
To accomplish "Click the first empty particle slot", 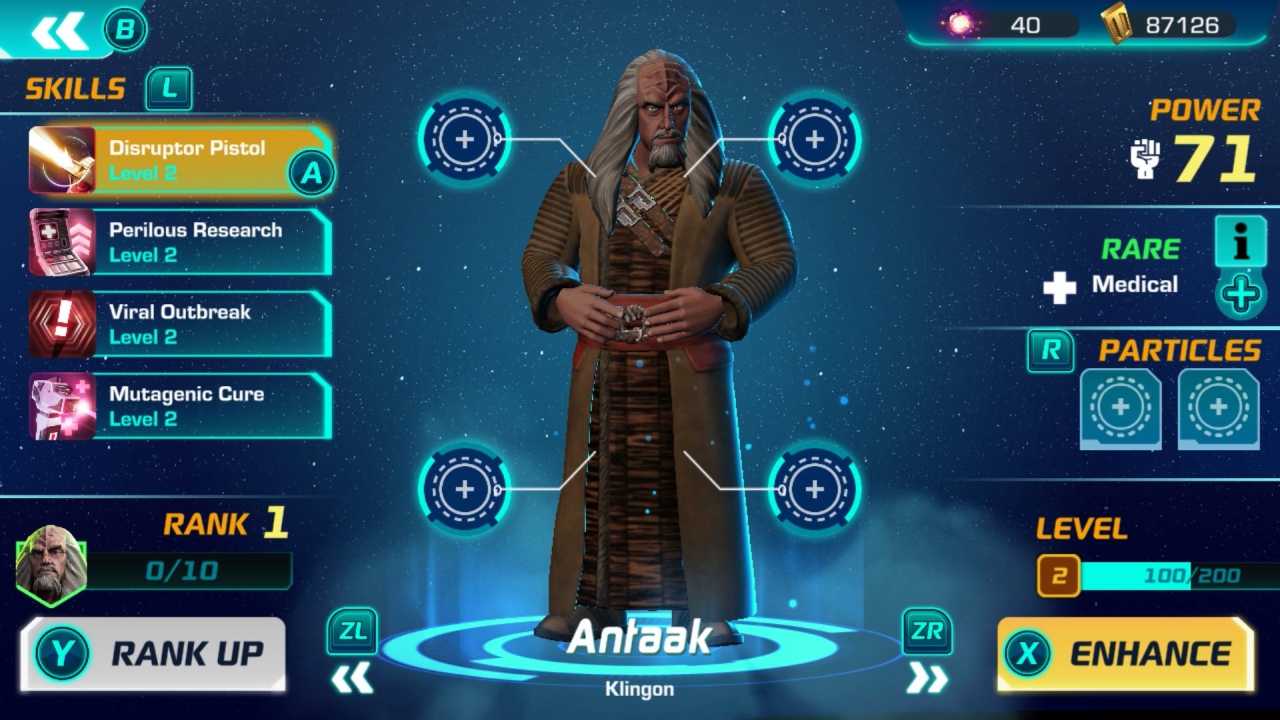I will [1120, 408].
